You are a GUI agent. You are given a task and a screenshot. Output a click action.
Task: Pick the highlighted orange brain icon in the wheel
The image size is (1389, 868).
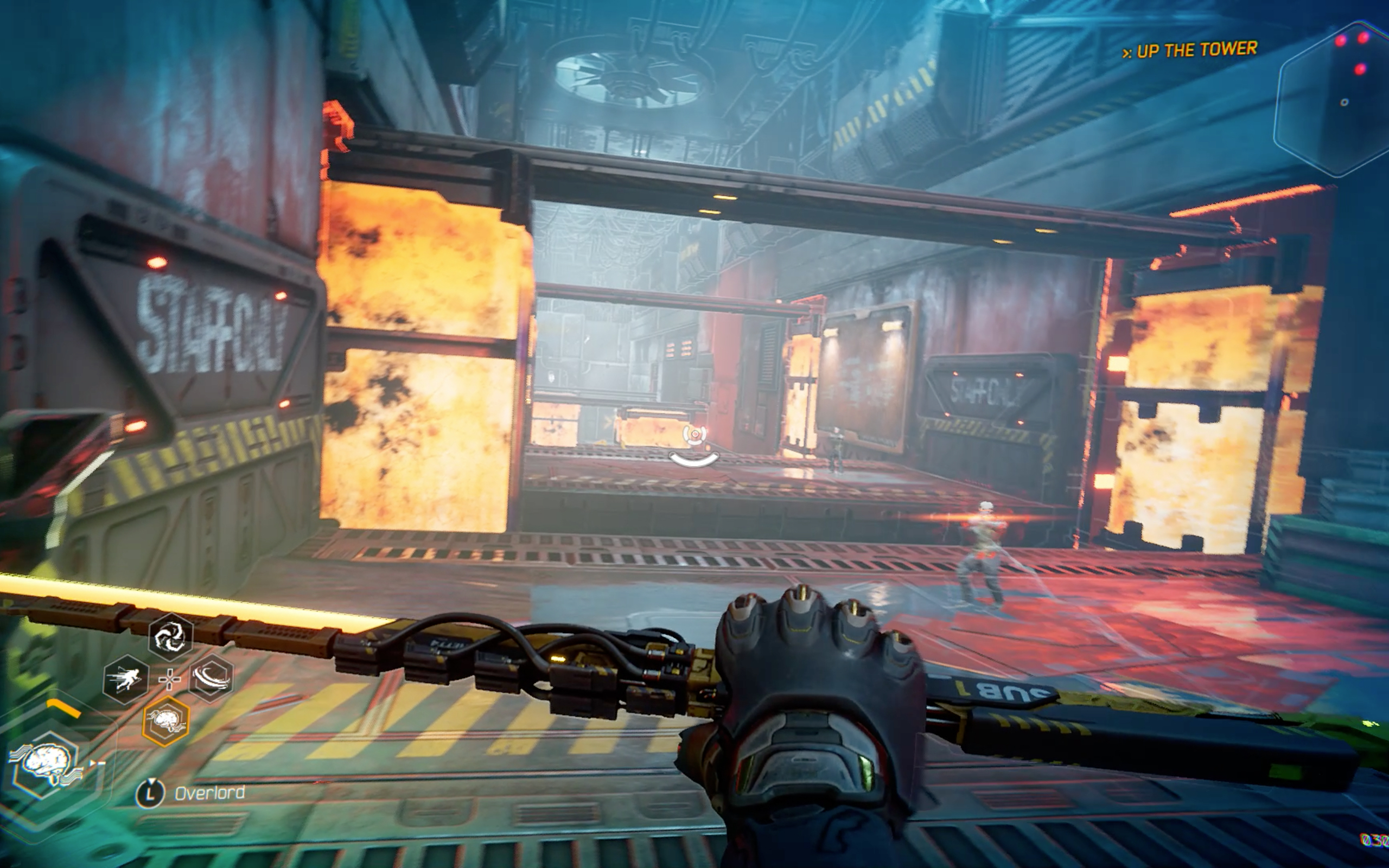point(166,721)
